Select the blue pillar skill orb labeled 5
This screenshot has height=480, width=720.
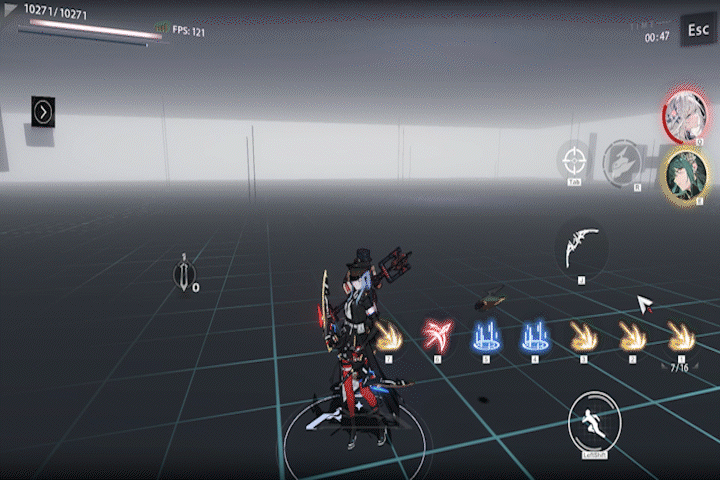point(487,335)
